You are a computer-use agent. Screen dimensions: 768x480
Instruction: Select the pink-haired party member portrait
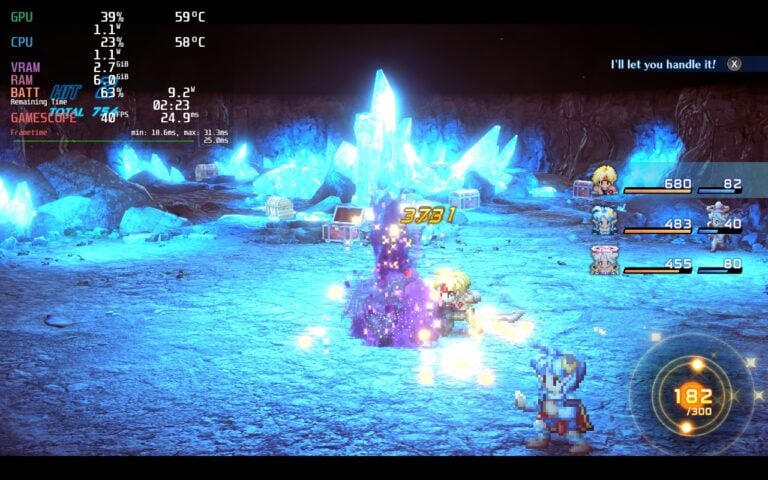point(604,260)
